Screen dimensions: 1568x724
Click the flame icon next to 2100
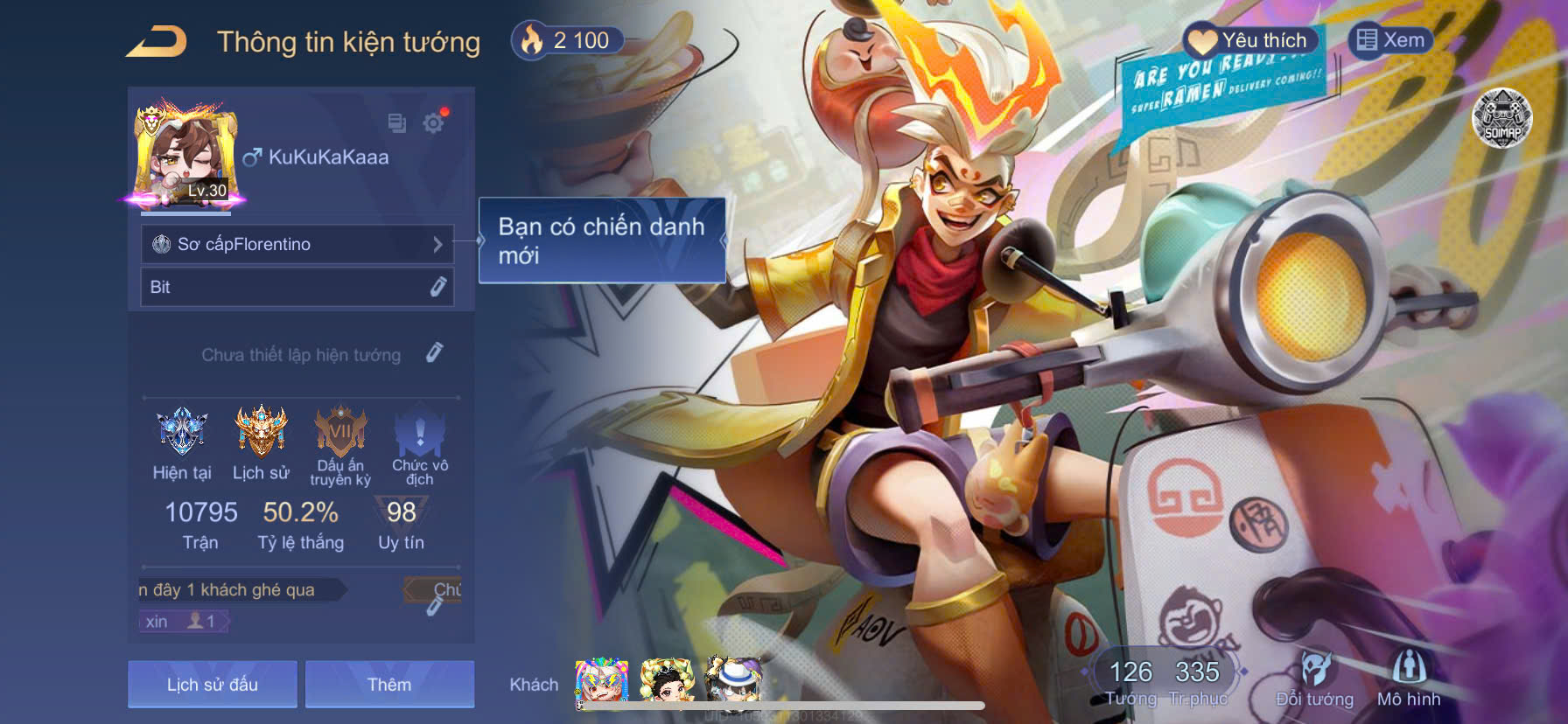(534, 41)
